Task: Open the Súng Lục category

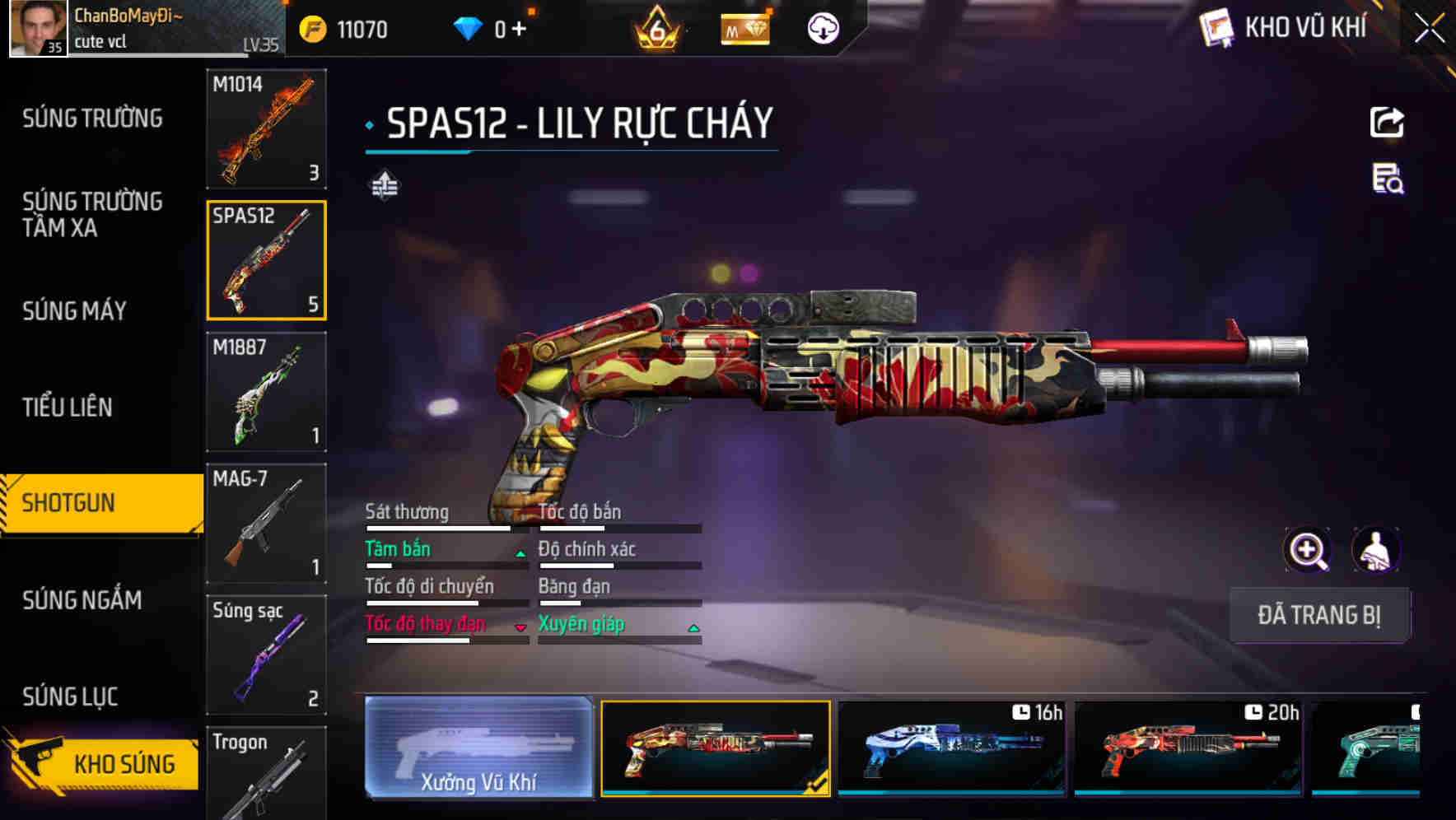Action: (x=70, y=697)
